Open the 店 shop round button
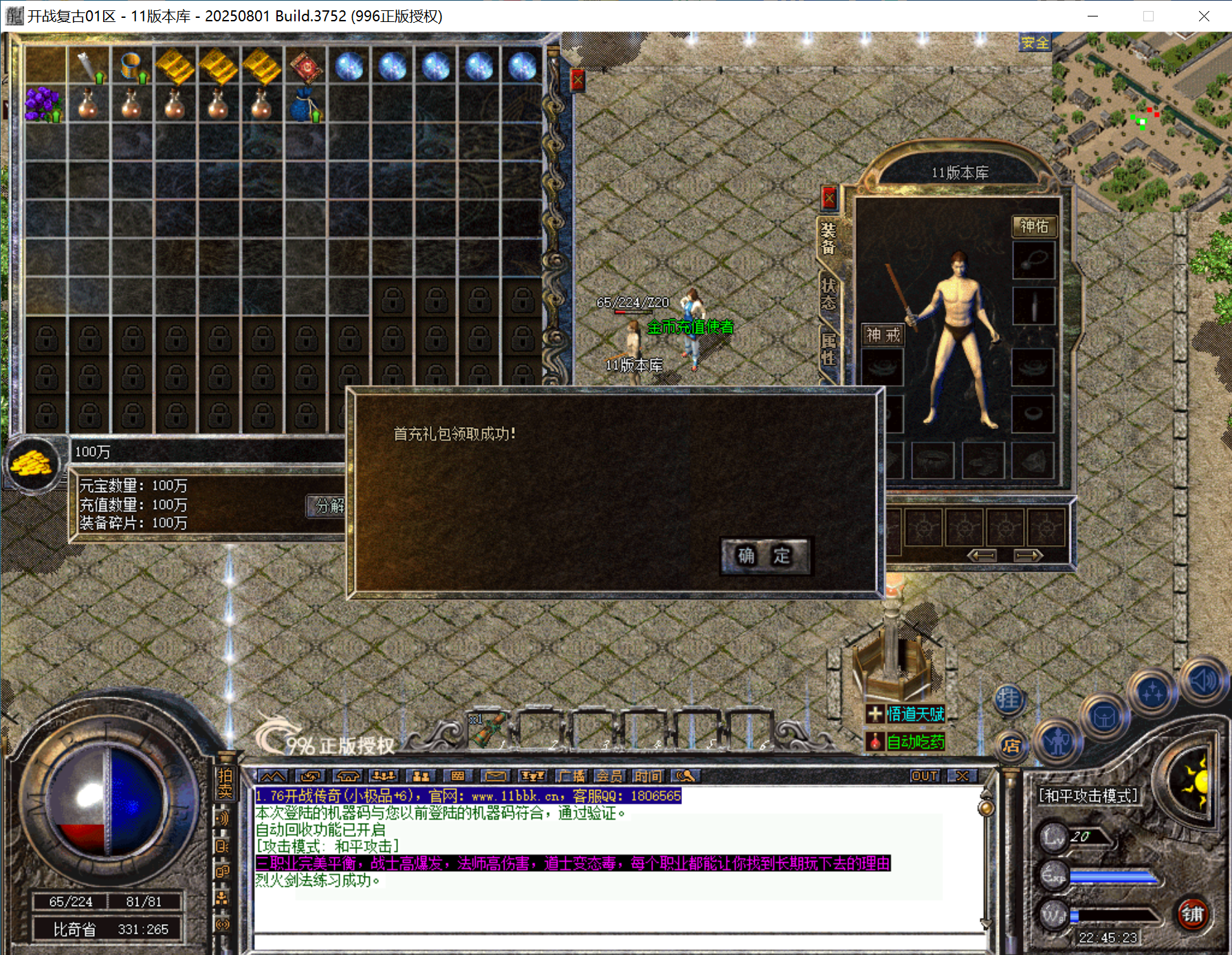Screen dimensions: 1232x955 pos(1011,746)
